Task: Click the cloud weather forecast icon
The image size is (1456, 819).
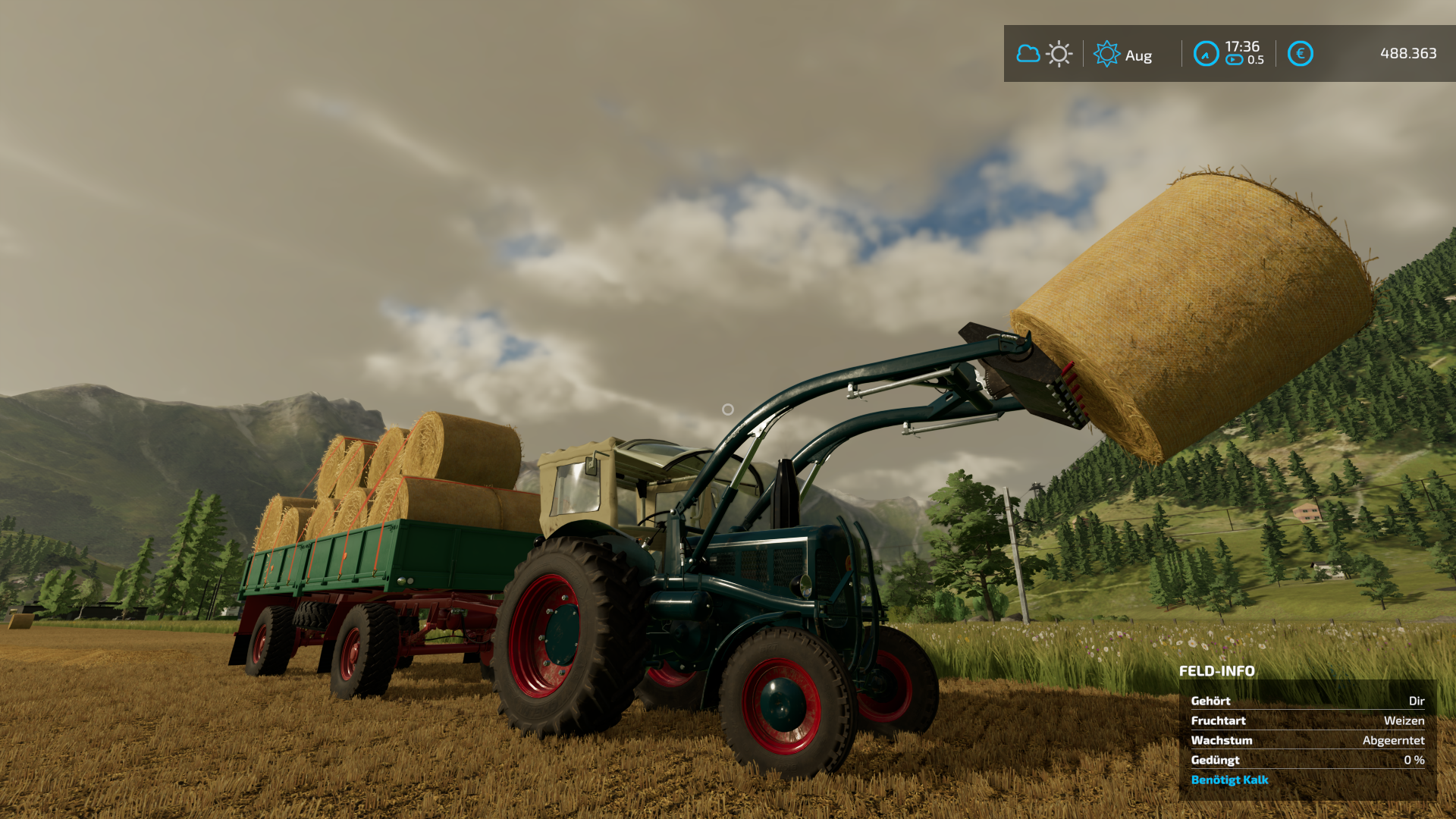Action: click(1028, 54)
